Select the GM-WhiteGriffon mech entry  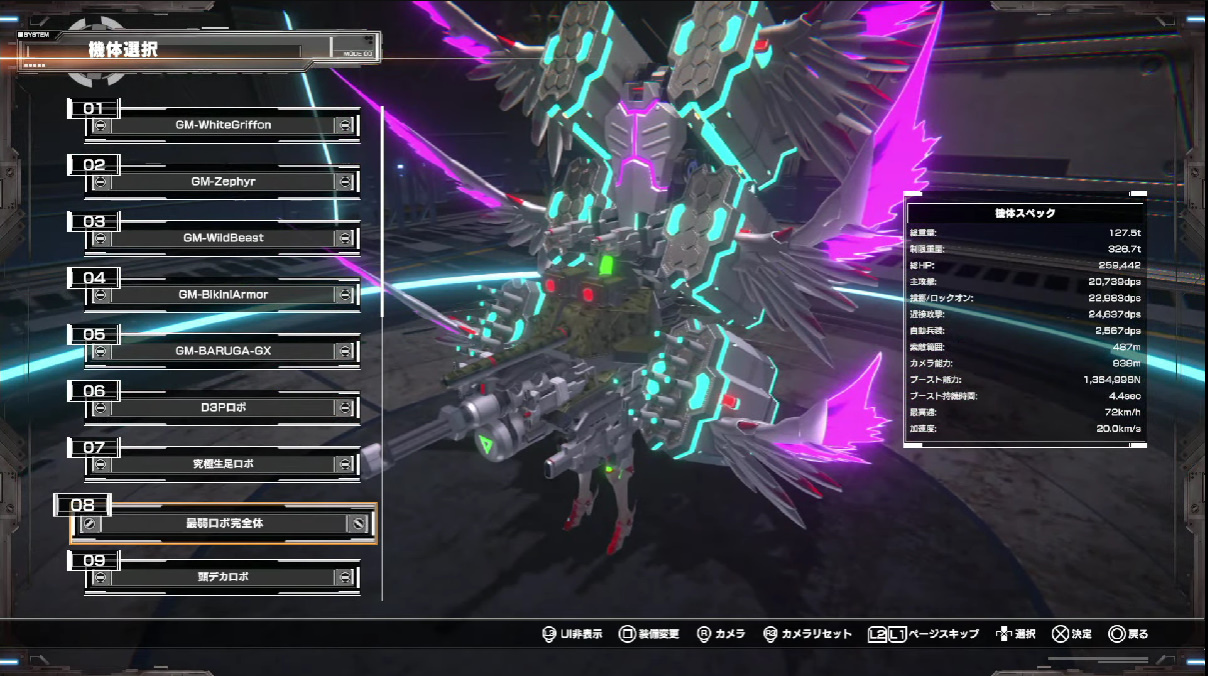[224, 125]
